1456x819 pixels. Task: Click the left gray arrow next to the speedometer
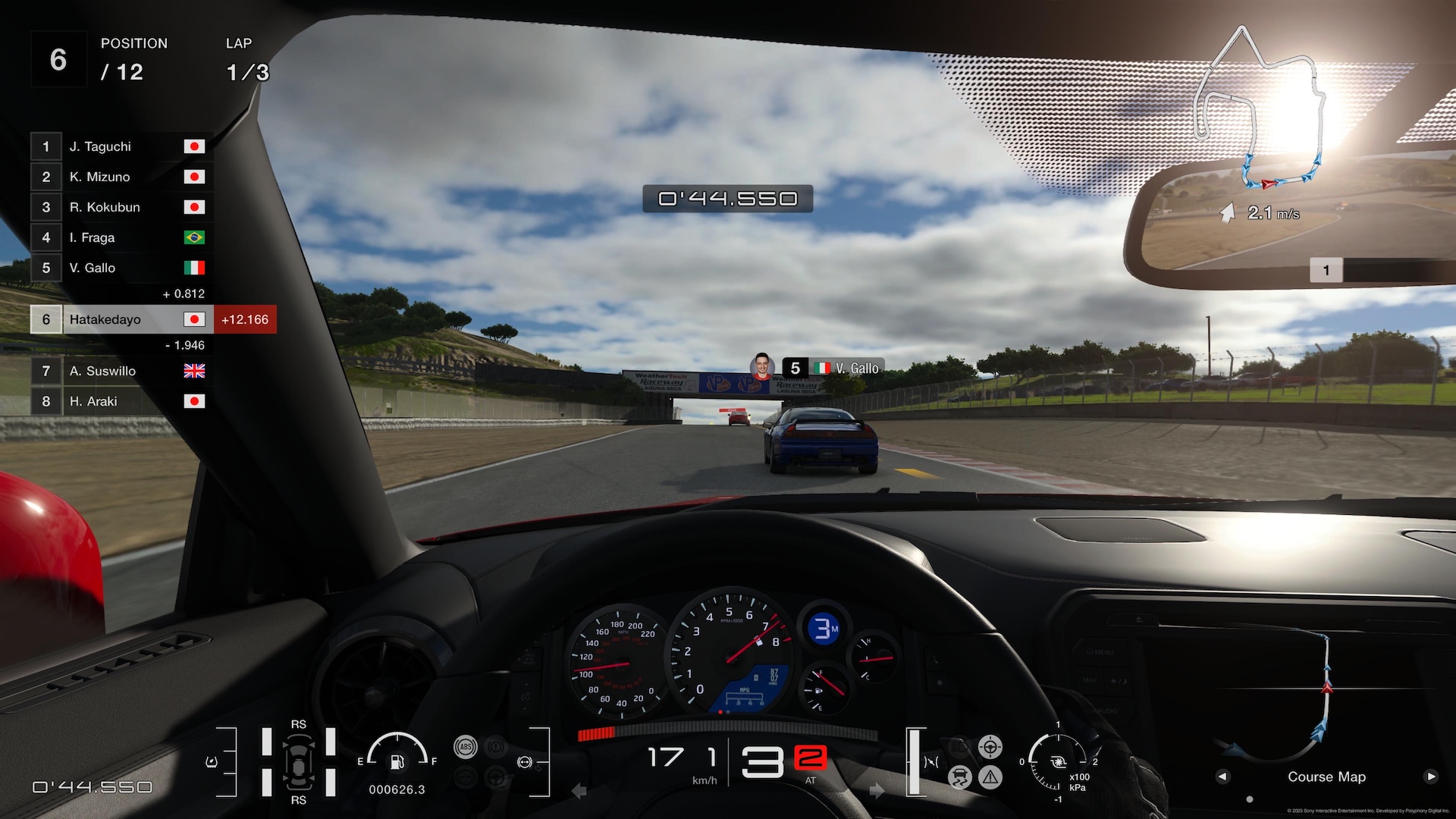coord(579,789)
